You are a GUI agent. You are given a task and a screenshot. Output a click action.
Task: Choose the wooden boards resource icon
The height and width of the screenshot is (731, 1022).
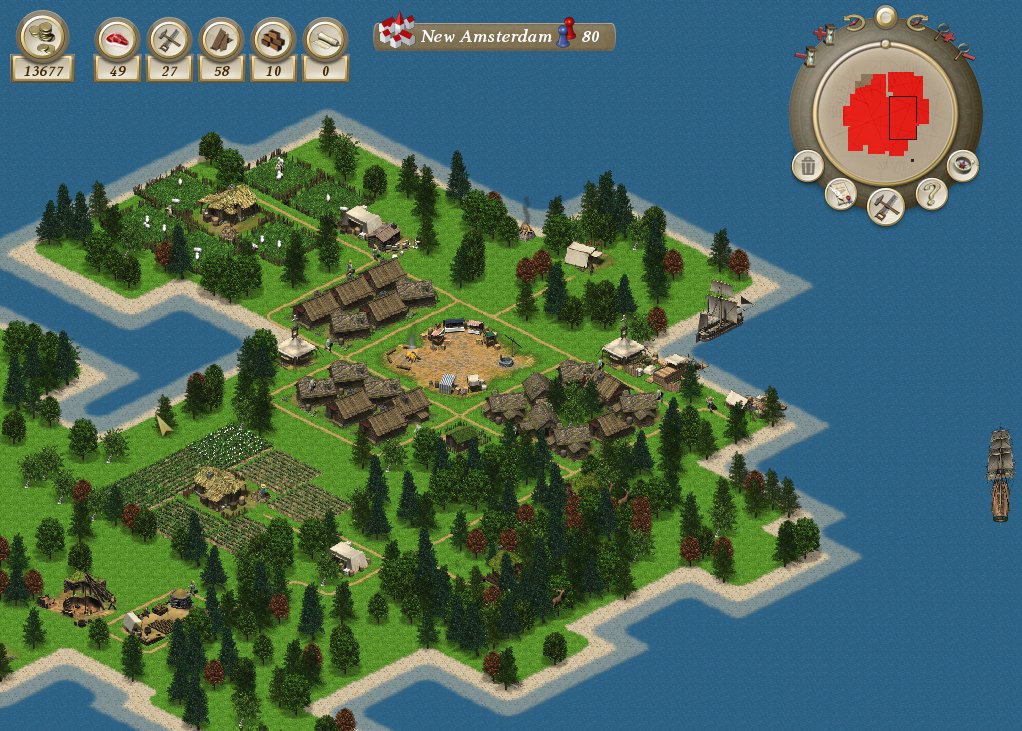221,40
